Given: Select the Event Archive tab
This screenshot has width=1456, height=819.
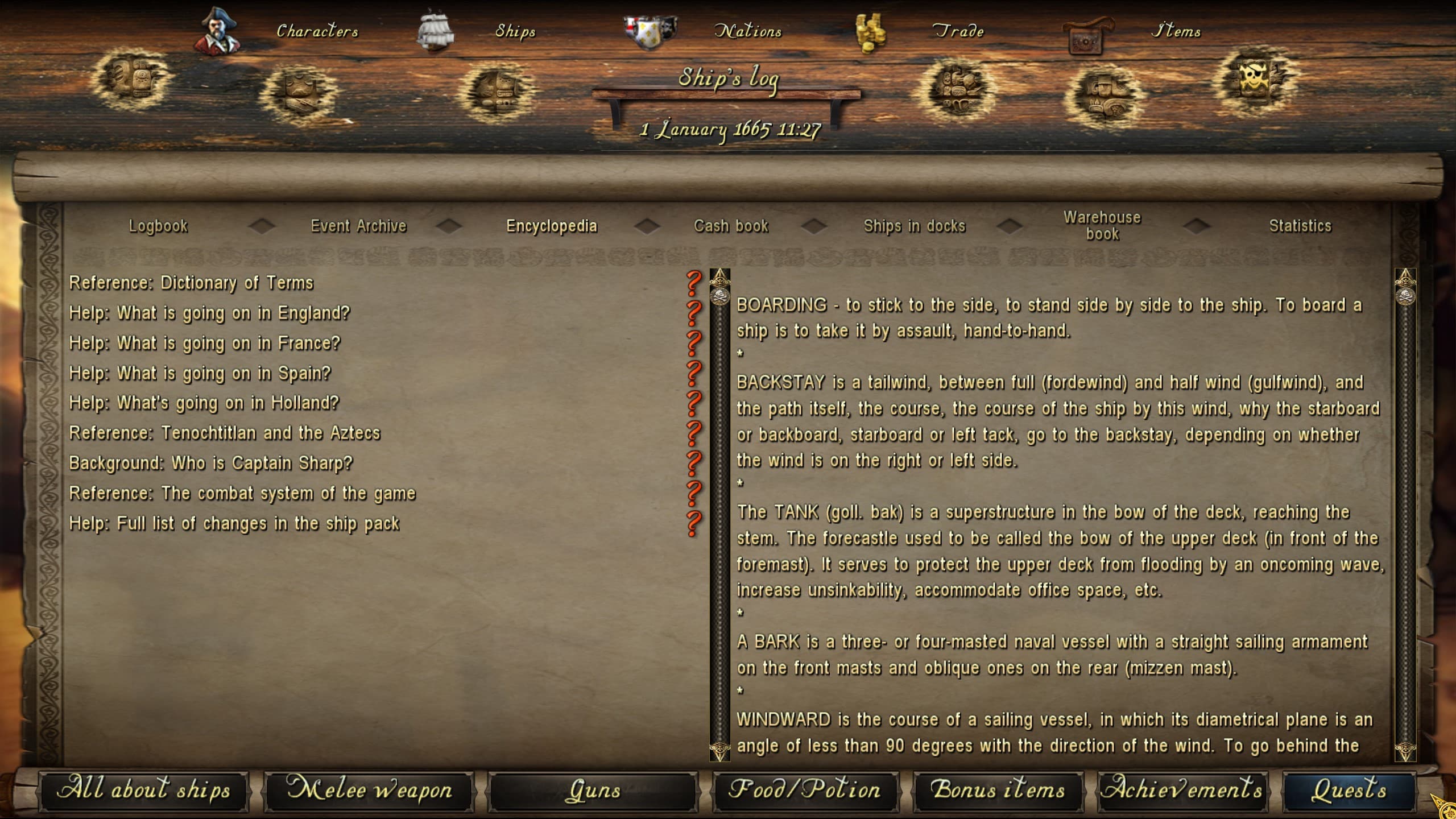Looking at the screenshot, I should (x=358, y=226).
